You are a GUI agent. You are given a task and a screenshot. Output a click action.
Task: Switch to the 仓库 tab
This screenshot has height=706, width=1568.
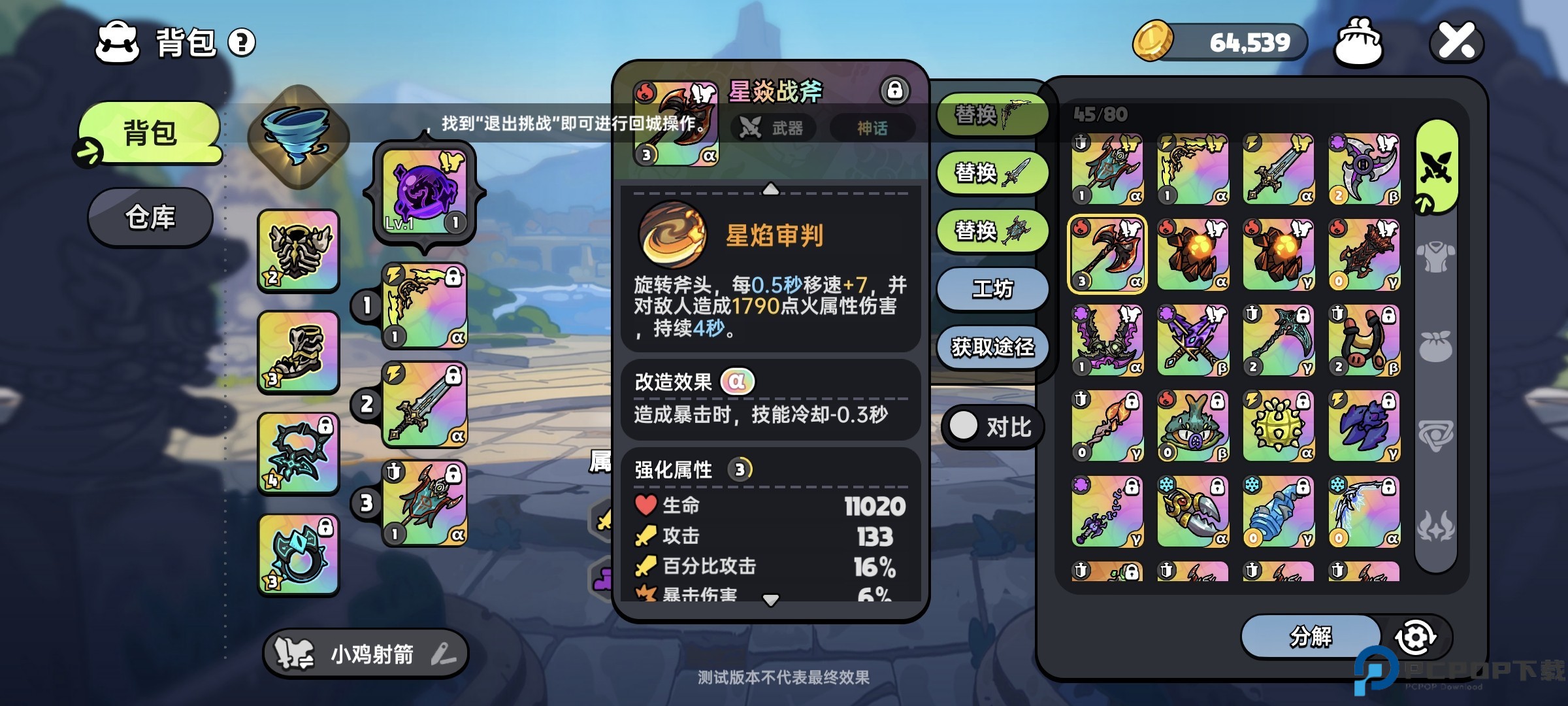150,216
